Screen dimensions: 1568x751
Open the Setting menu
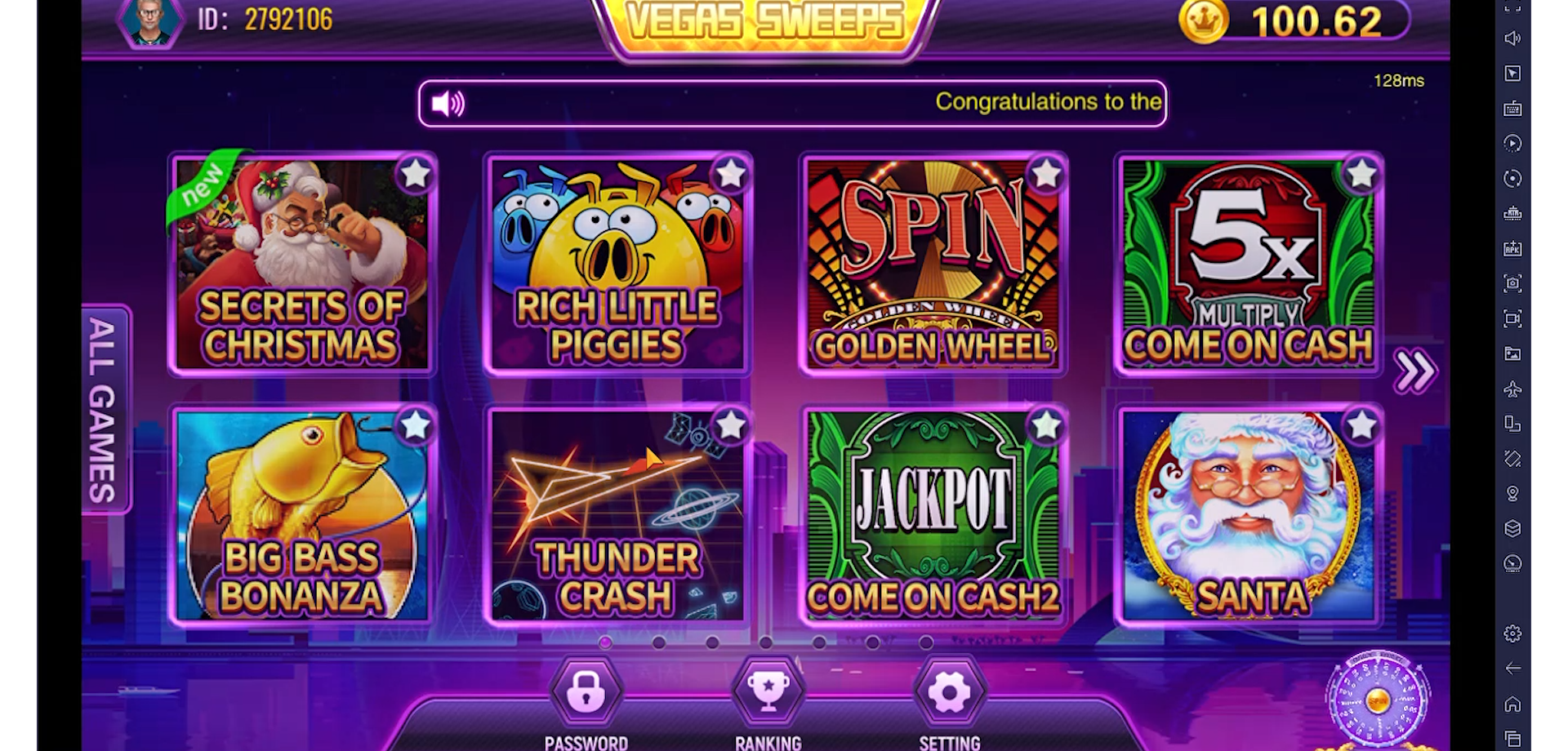949,694
